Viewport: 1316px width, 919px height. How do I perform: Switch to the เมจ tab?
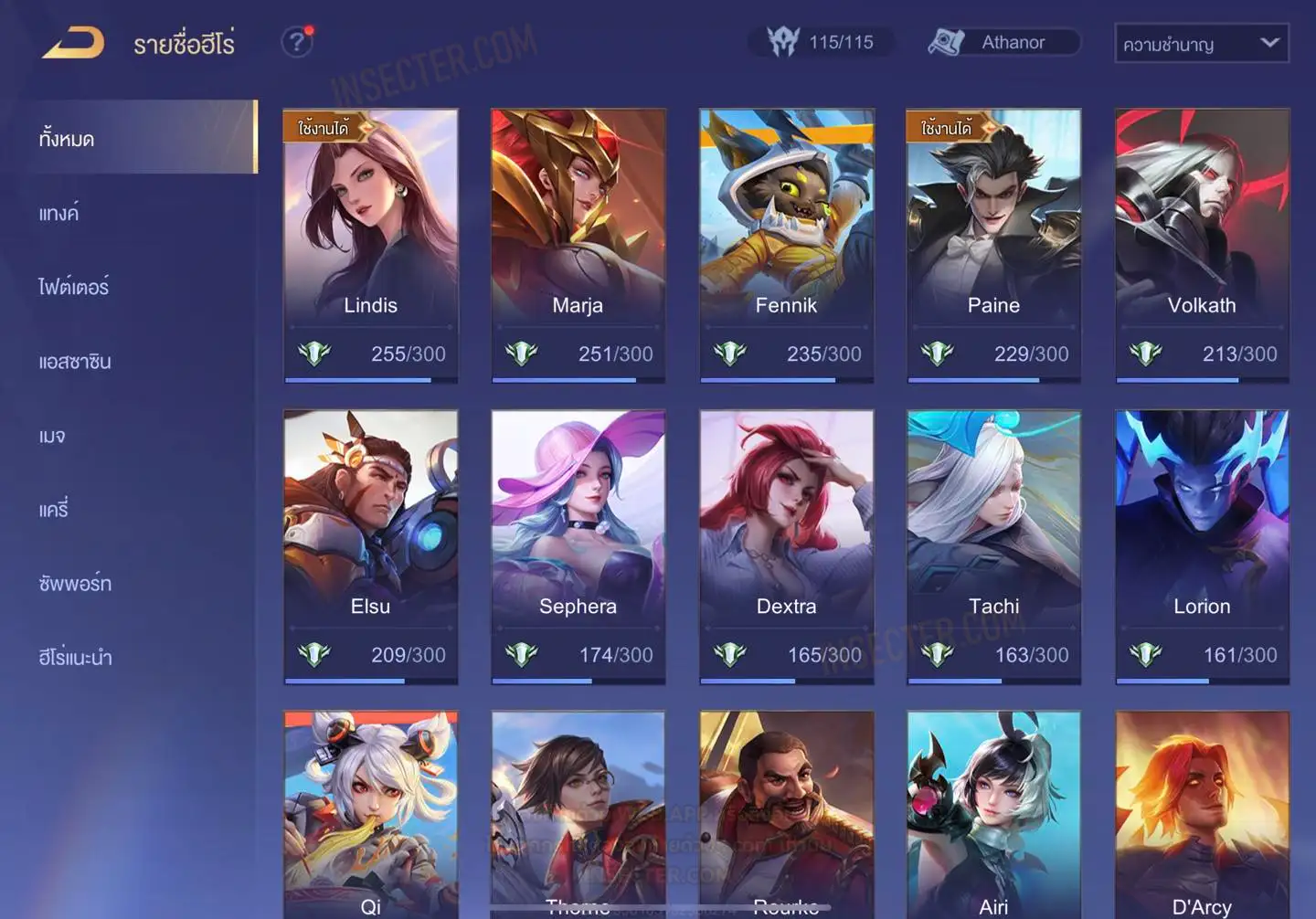[52, 436]
